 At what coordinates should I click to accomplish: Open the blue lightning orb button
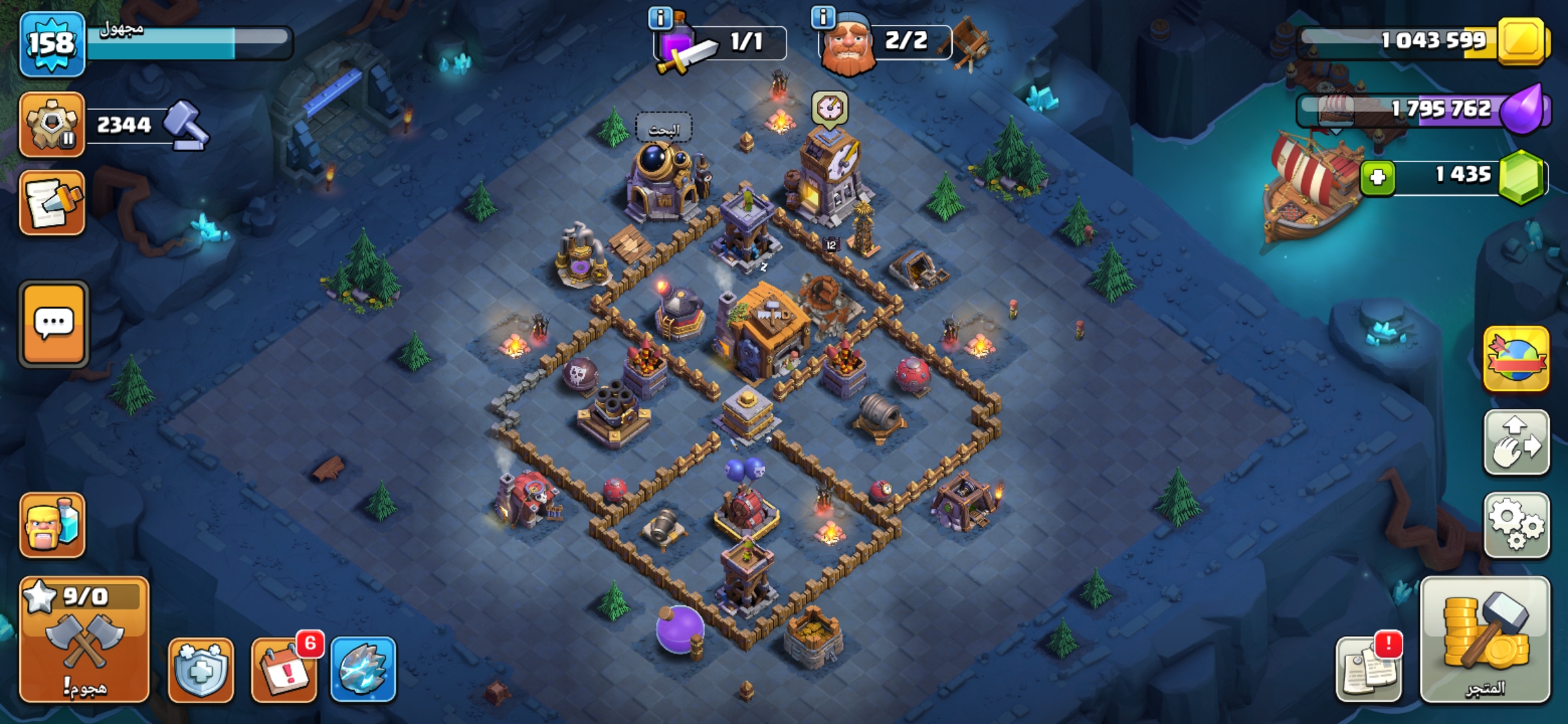363,669
